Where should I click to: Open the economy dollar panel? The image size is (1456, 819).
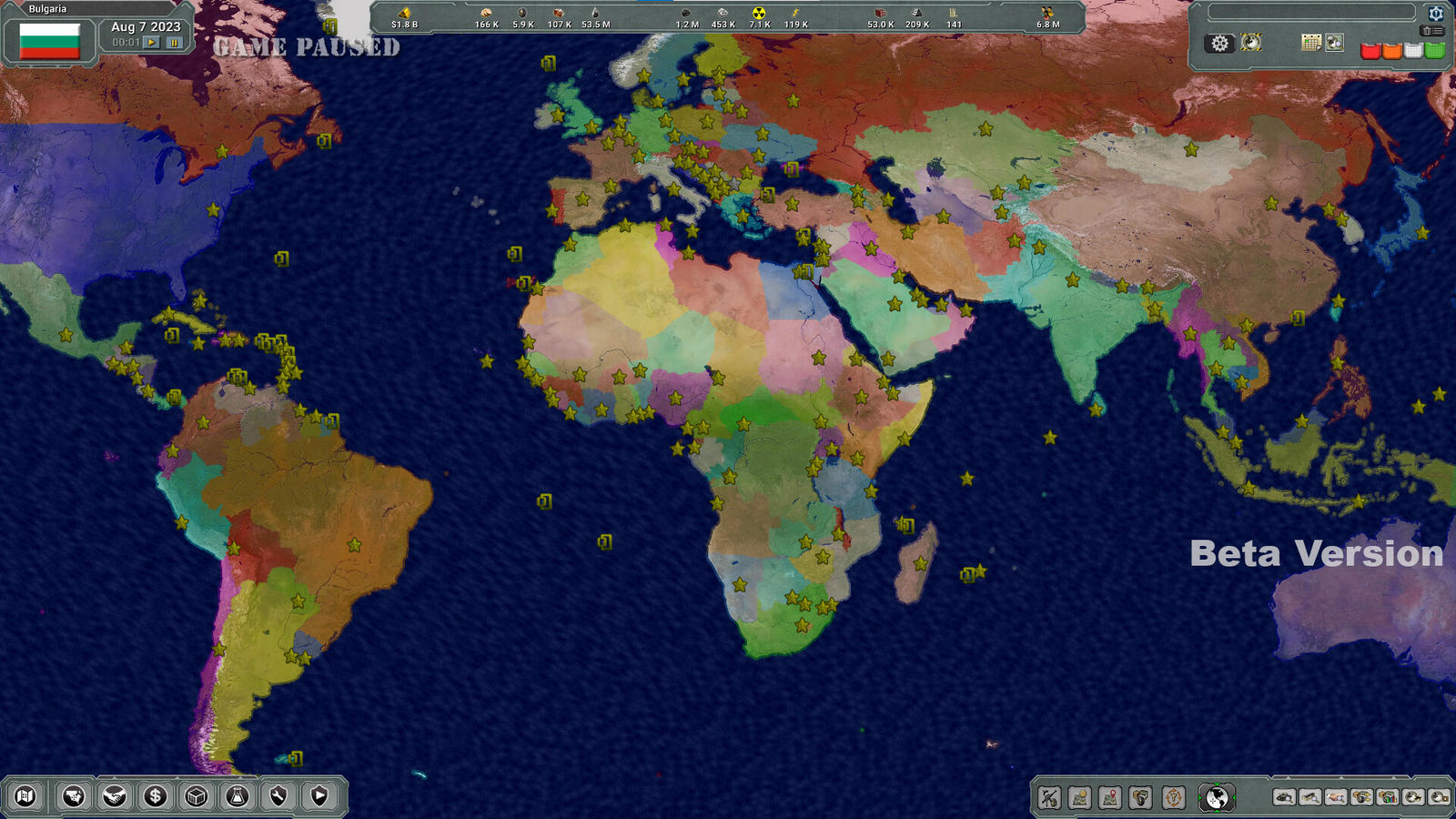155,795
